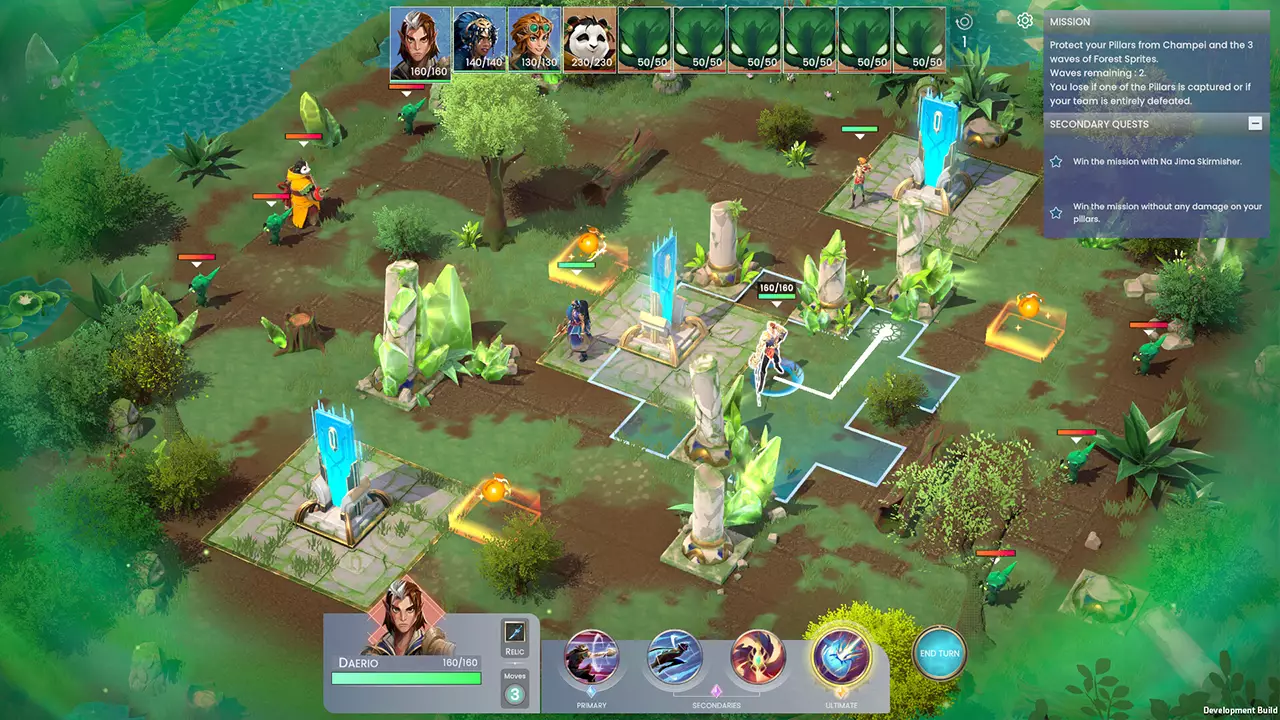Image resolution: width=1280 pixels, height=720 pixels.
Task: Click the star beside pillar damage quest
Action: coord(1056,211)
